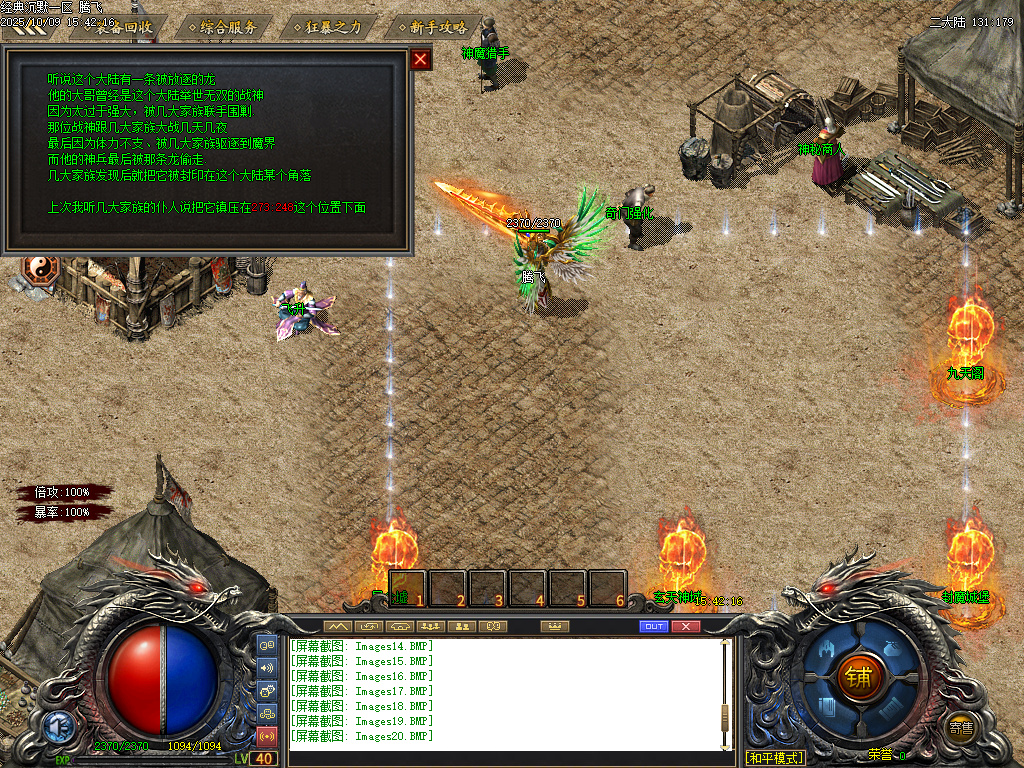
Task: Click the crown icon button above chat
Action: pos(553,626)
